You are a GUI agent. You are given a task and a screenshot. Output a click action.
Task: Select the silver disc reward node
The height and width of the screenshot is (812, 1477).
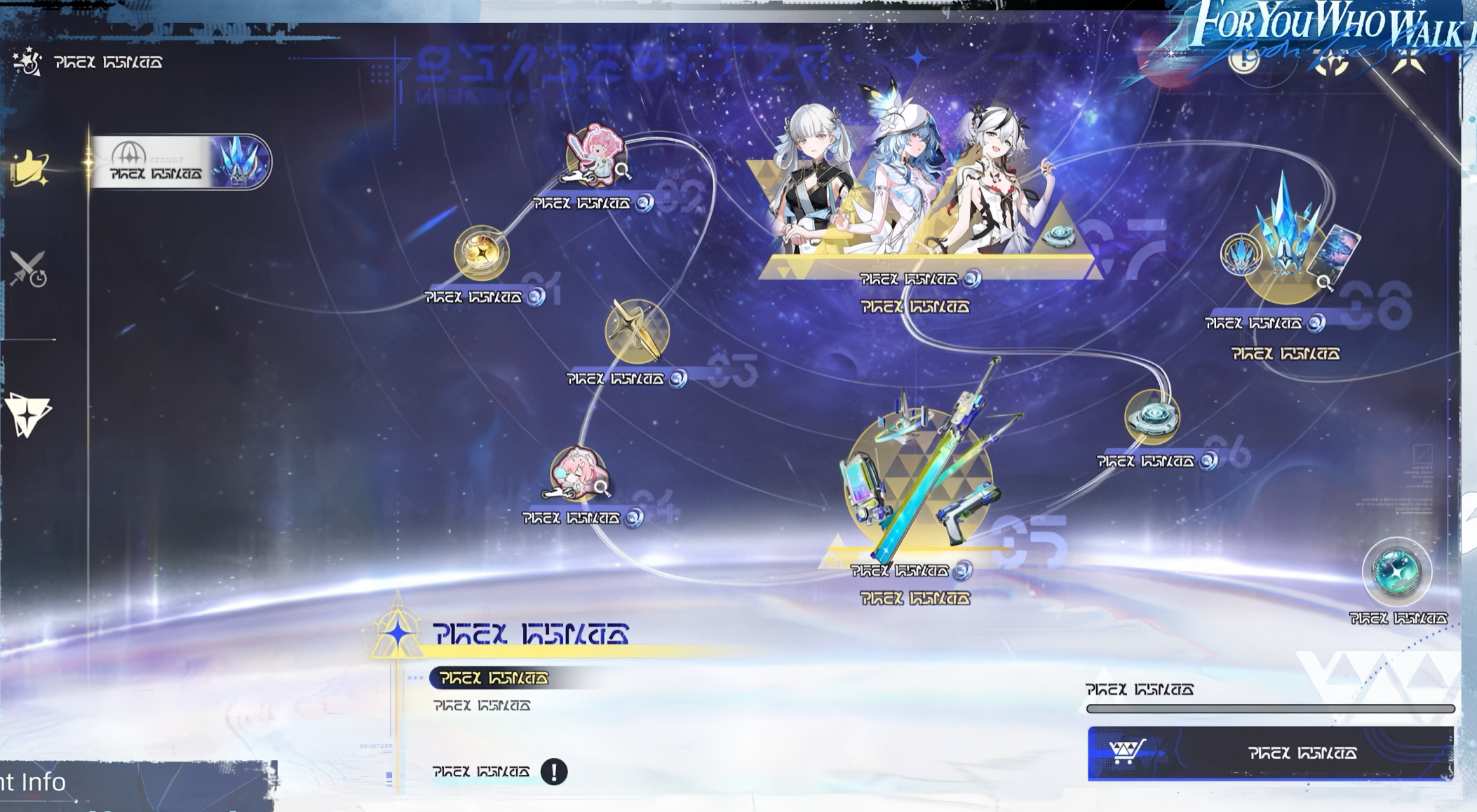(1152, 417)
